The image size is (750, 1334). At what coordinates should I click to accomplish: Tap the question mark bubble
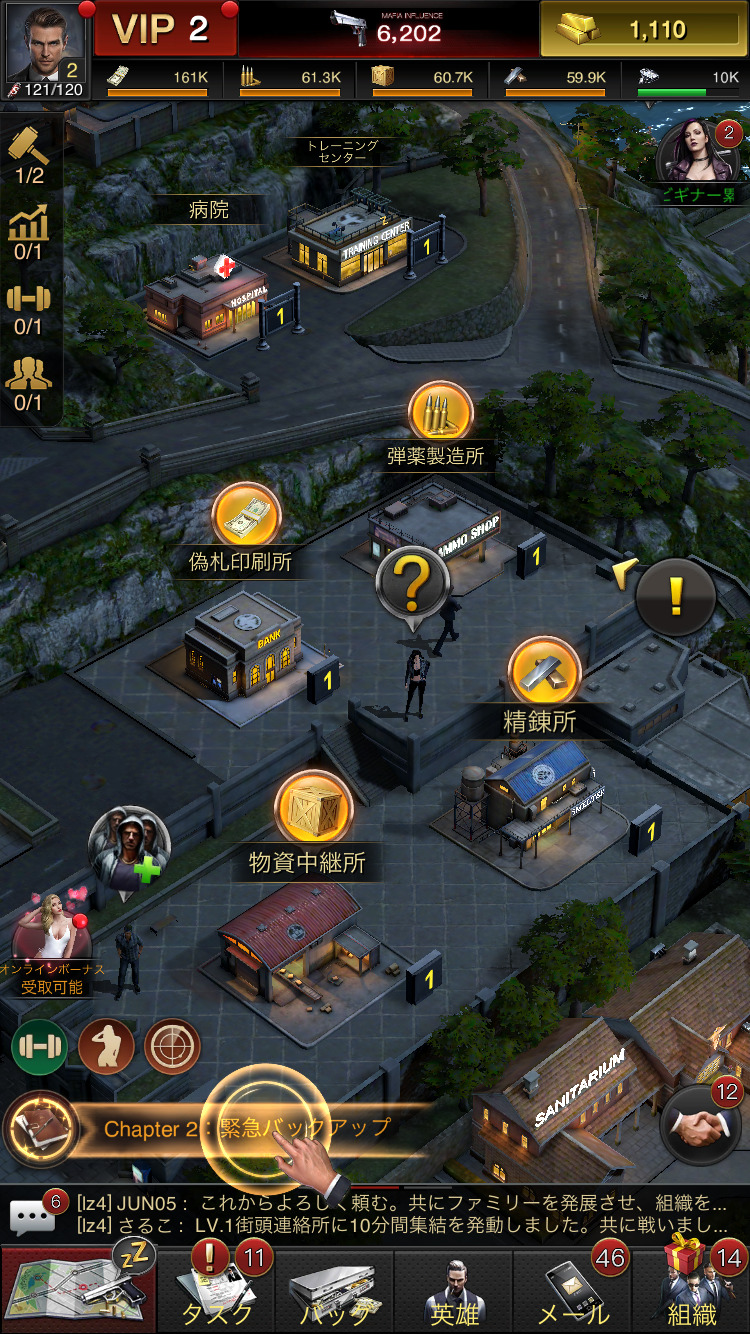pyautogui.click(x=410, y=583)
